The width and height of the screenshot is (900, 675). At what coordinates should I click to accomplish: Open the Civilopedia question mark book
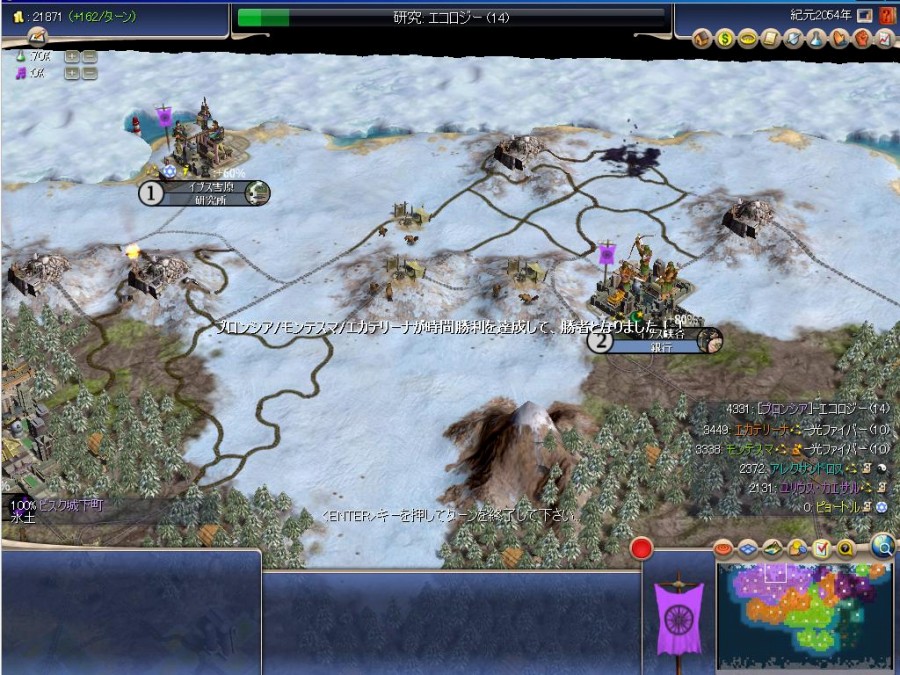886,15
